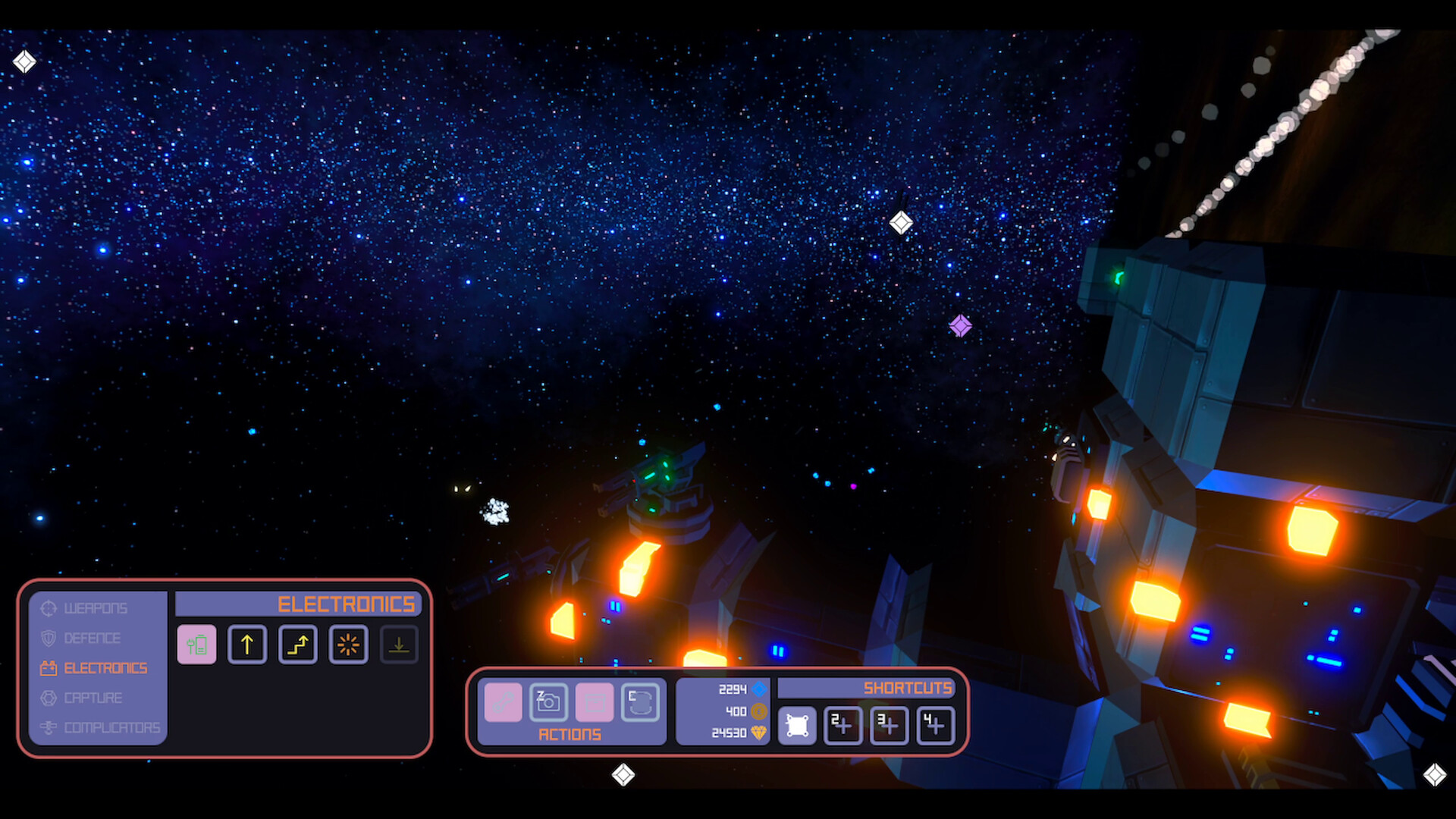Click the Complicators branch icon
Viewport: 1456px width, 819px height.
pos(50,729)
